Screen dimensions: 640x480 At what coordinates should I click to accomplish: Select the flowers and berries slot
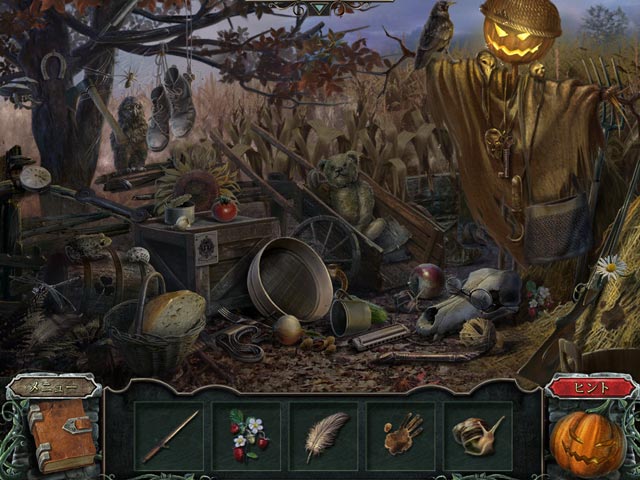click(x=246, y=436)
